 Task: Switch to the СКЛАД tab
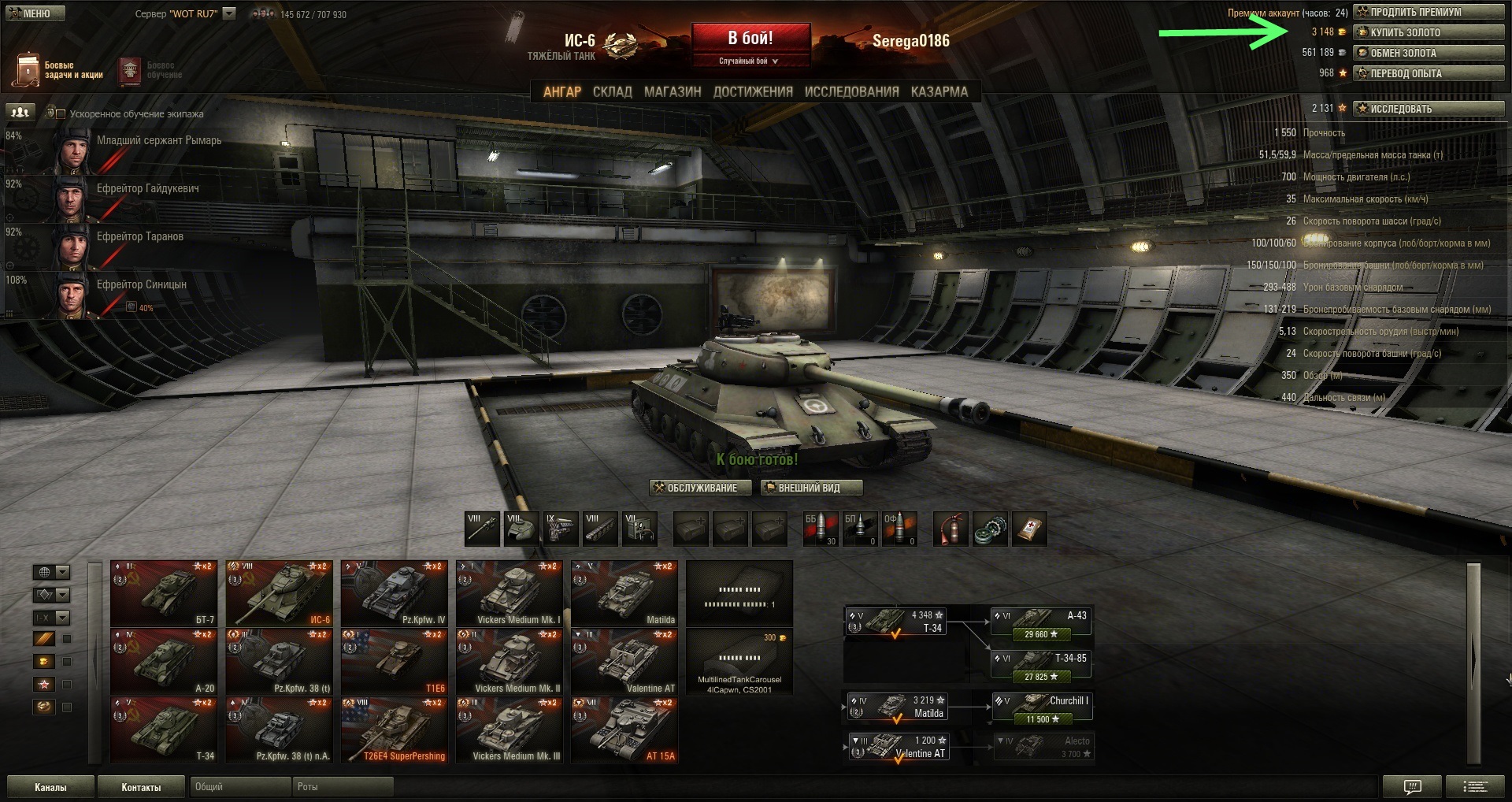[x=612, y=92]
